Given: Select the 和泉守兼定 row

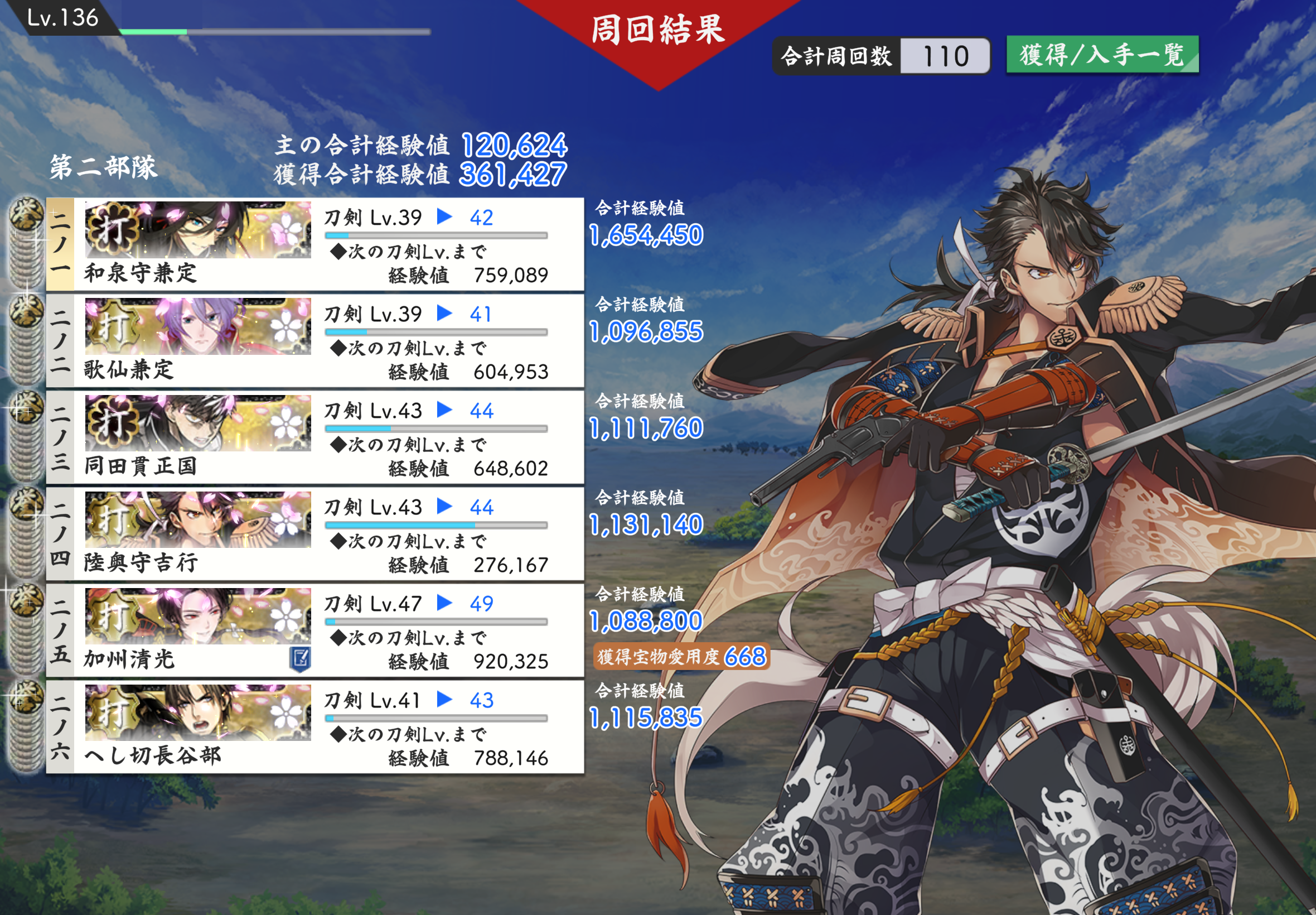Looking at the screenshot, I should [x=315, y=245].
